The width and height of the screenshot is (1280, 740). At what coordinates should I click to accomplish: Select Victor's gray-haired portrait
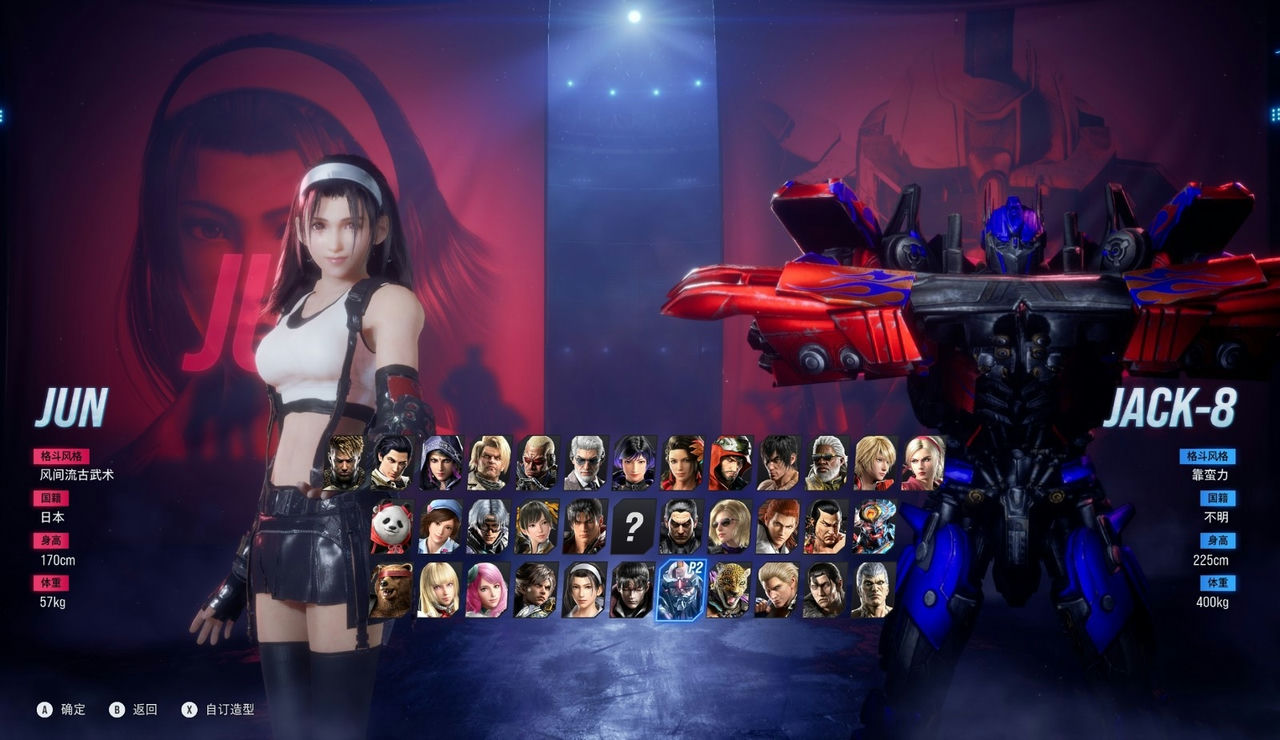click(587, 461)
